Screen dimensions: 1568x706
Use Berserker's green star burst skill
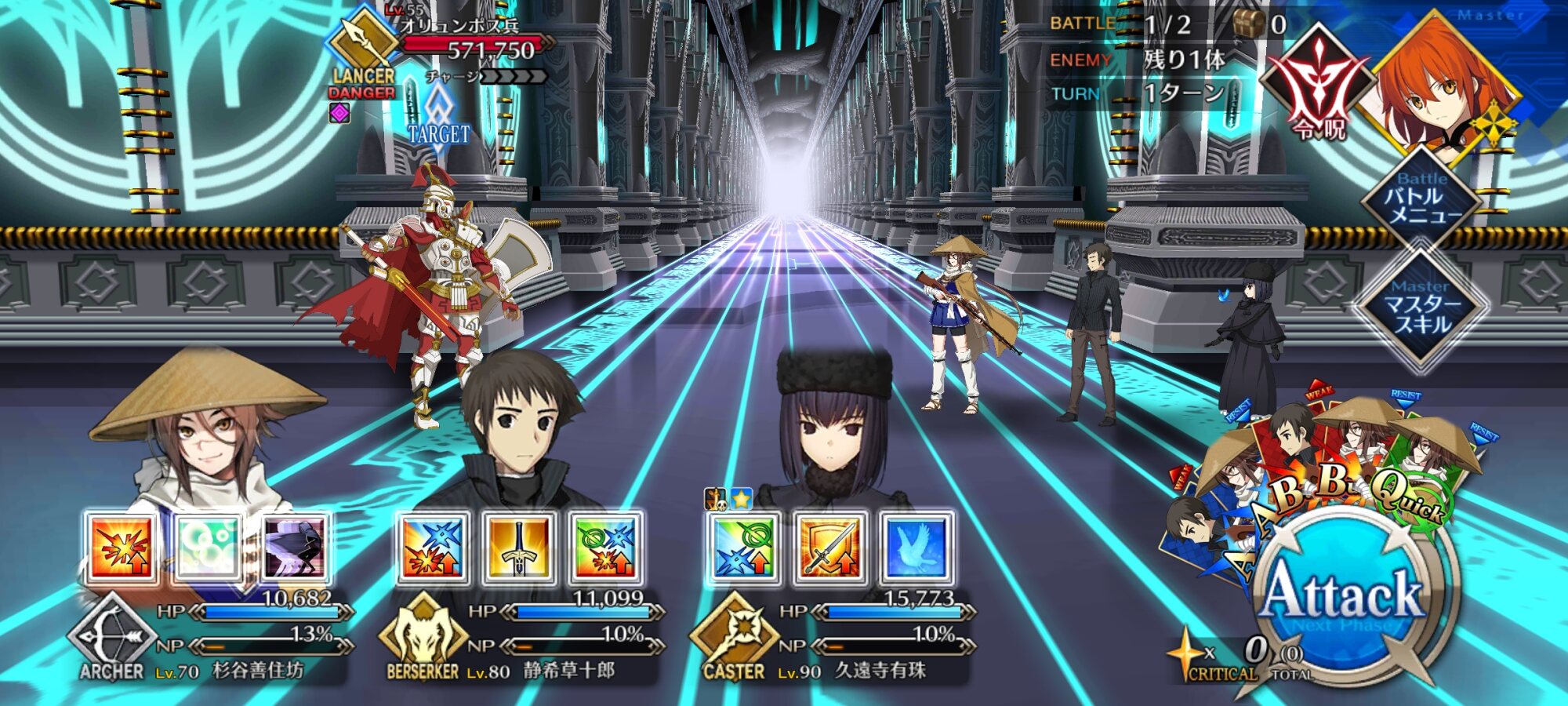click(x=606, y=548)
